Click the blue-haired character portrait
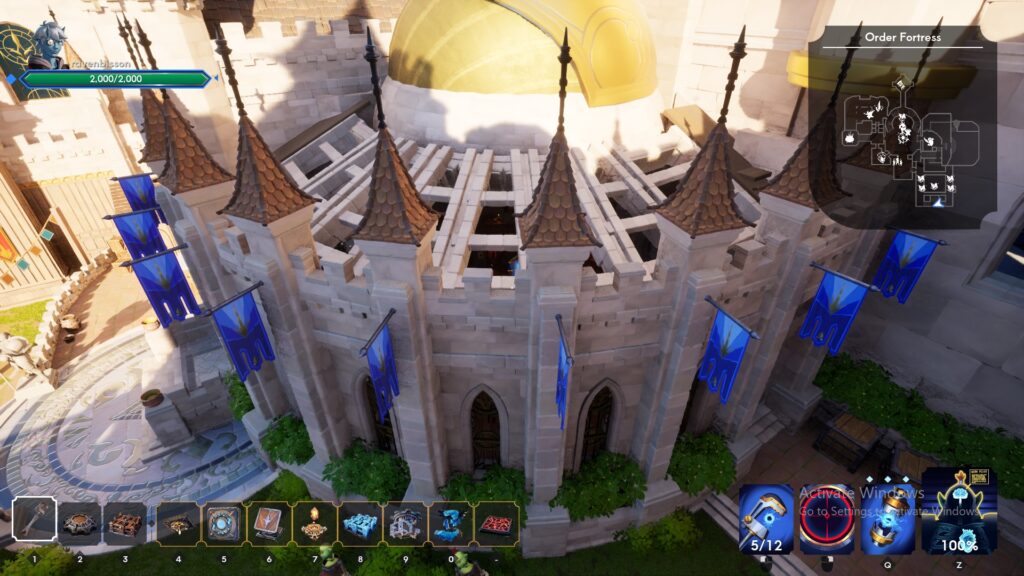This screenshot has width=1024, height=576. (x=46, y=45)
